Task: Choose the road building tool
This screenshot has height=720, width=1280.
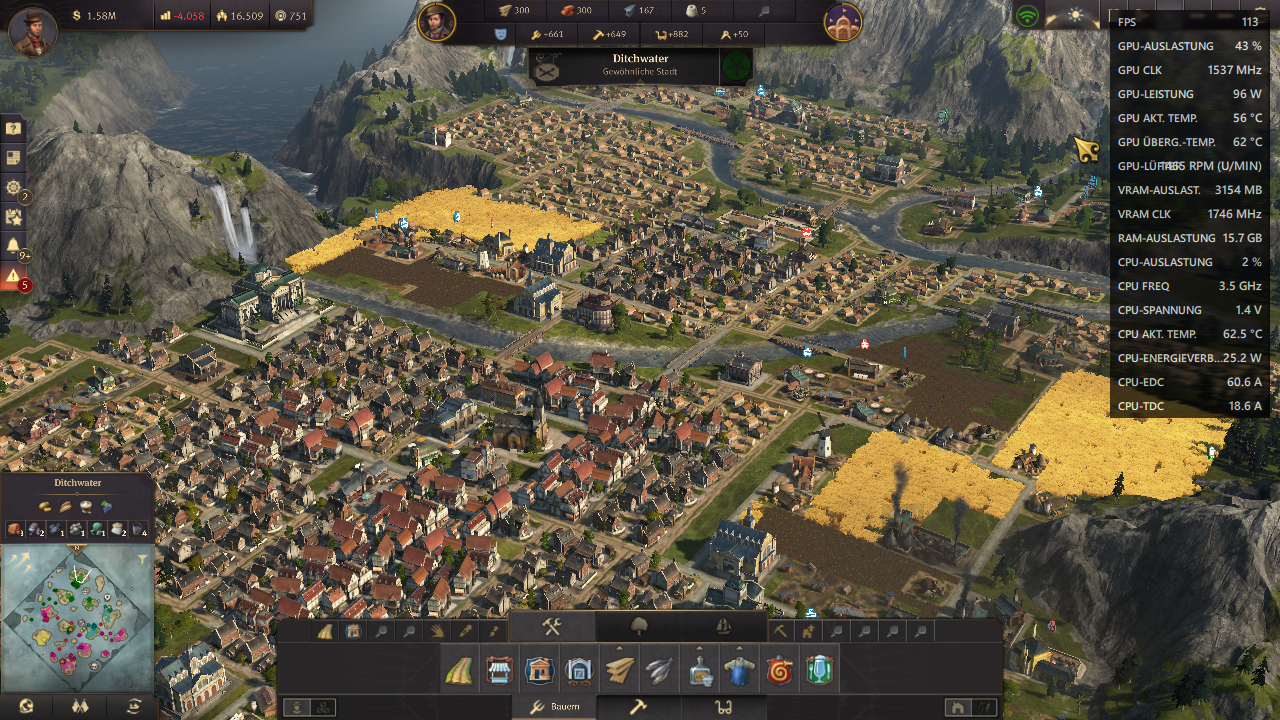Action: pyautogui.click(x=459, y=671)
